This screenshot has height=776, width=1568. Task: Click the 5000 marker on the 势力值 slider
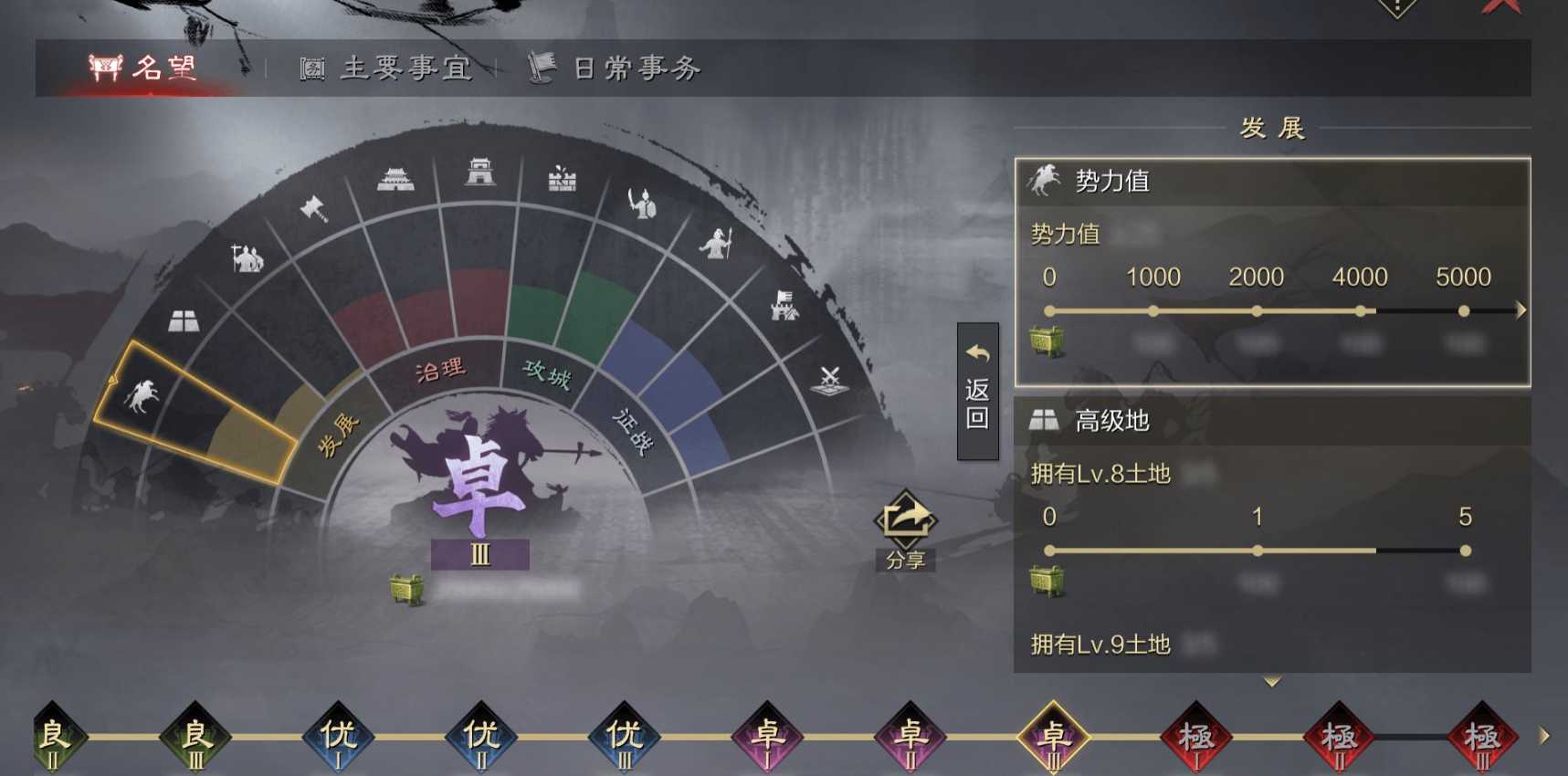click(x=1465, y=310)
